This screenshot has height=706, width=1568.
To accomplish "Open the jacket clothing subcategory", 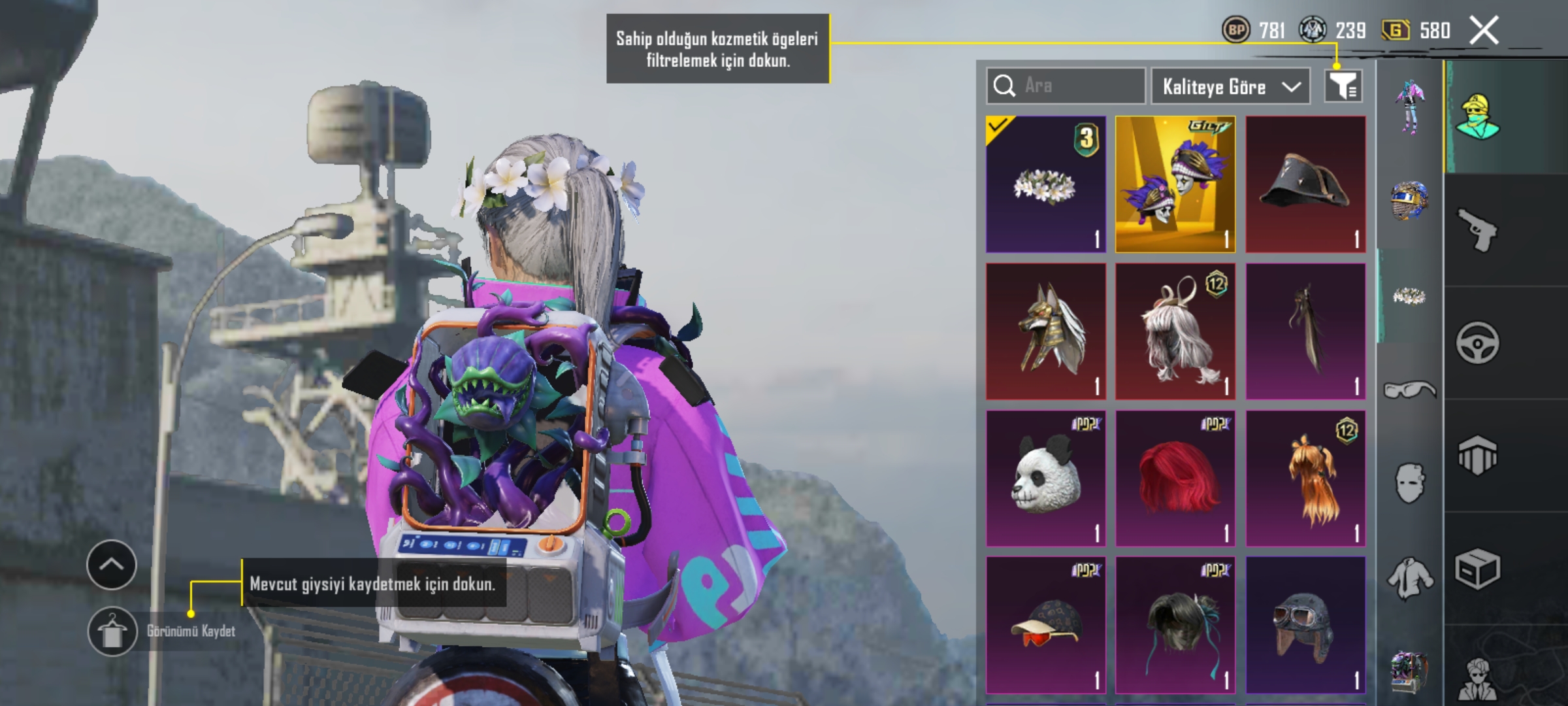I will [x=1409, y=578].
